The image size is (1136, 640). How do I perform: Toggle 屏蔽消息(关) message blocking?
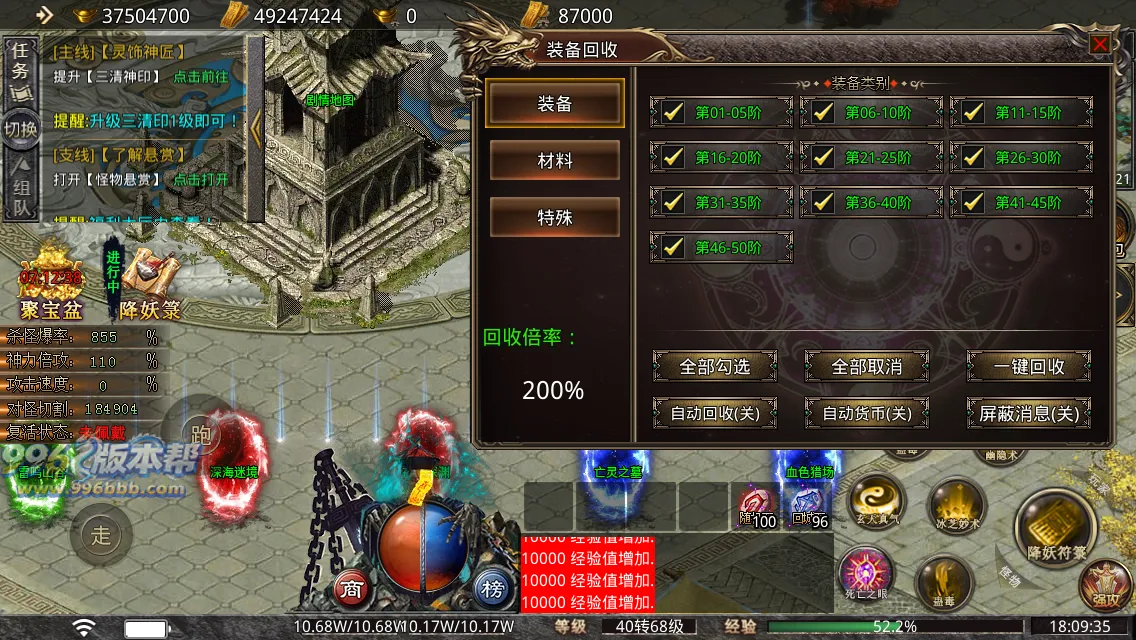1028,413
